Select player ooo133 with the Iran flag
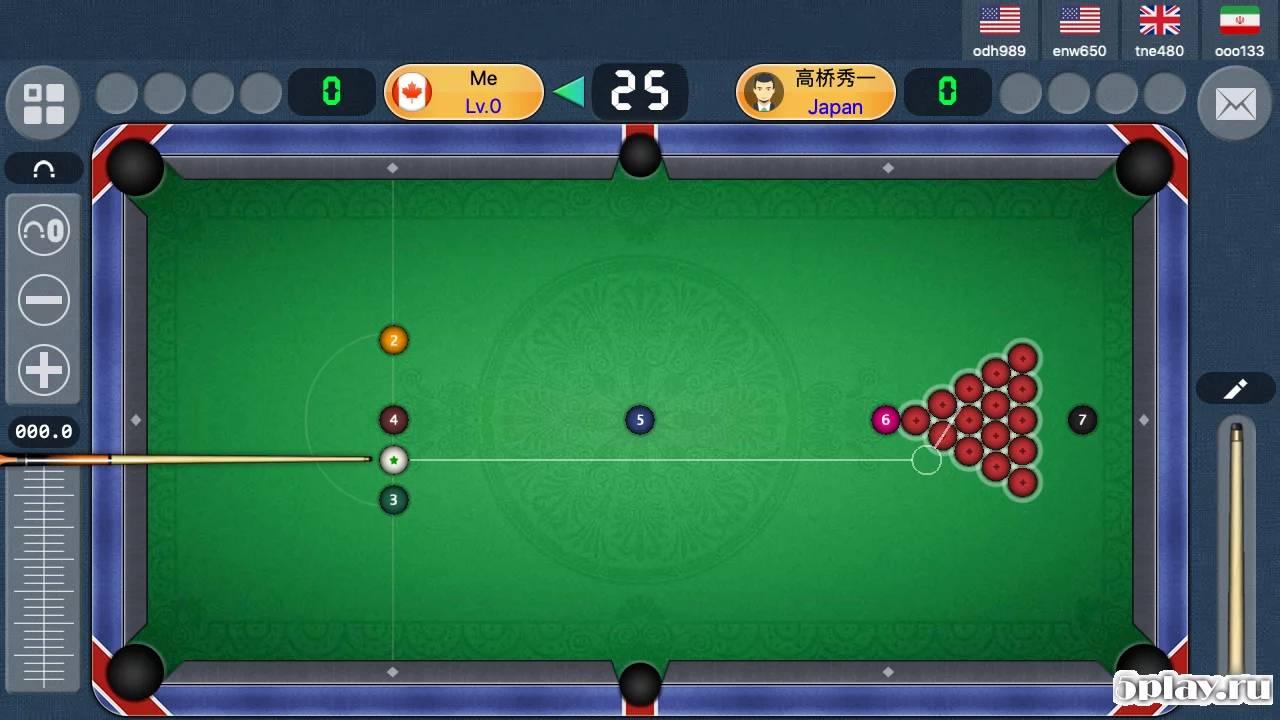The width and height of the screenshot is (1280, 720). click(1239, 31)
